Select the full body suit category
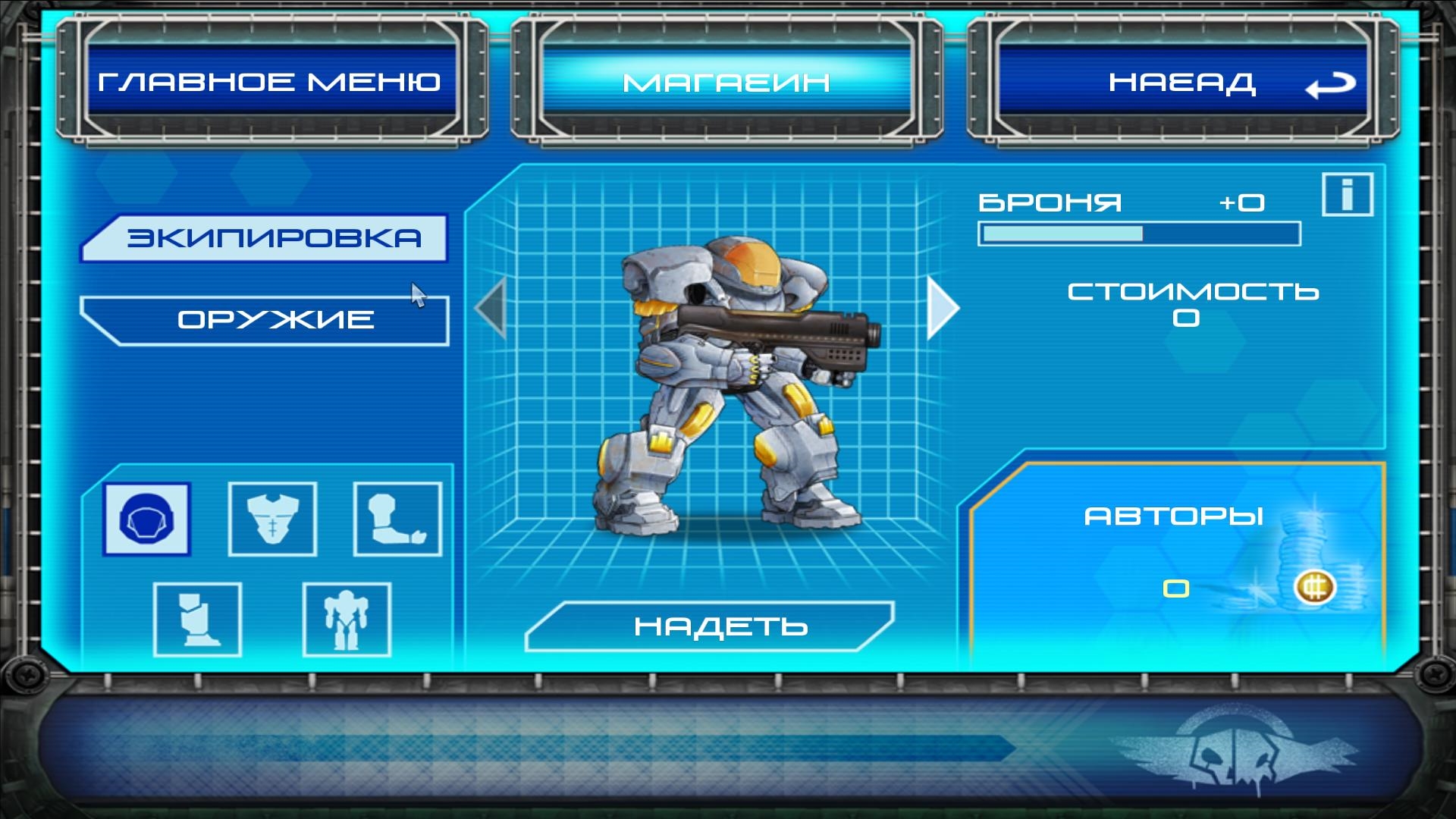 [x=347, y=620]
